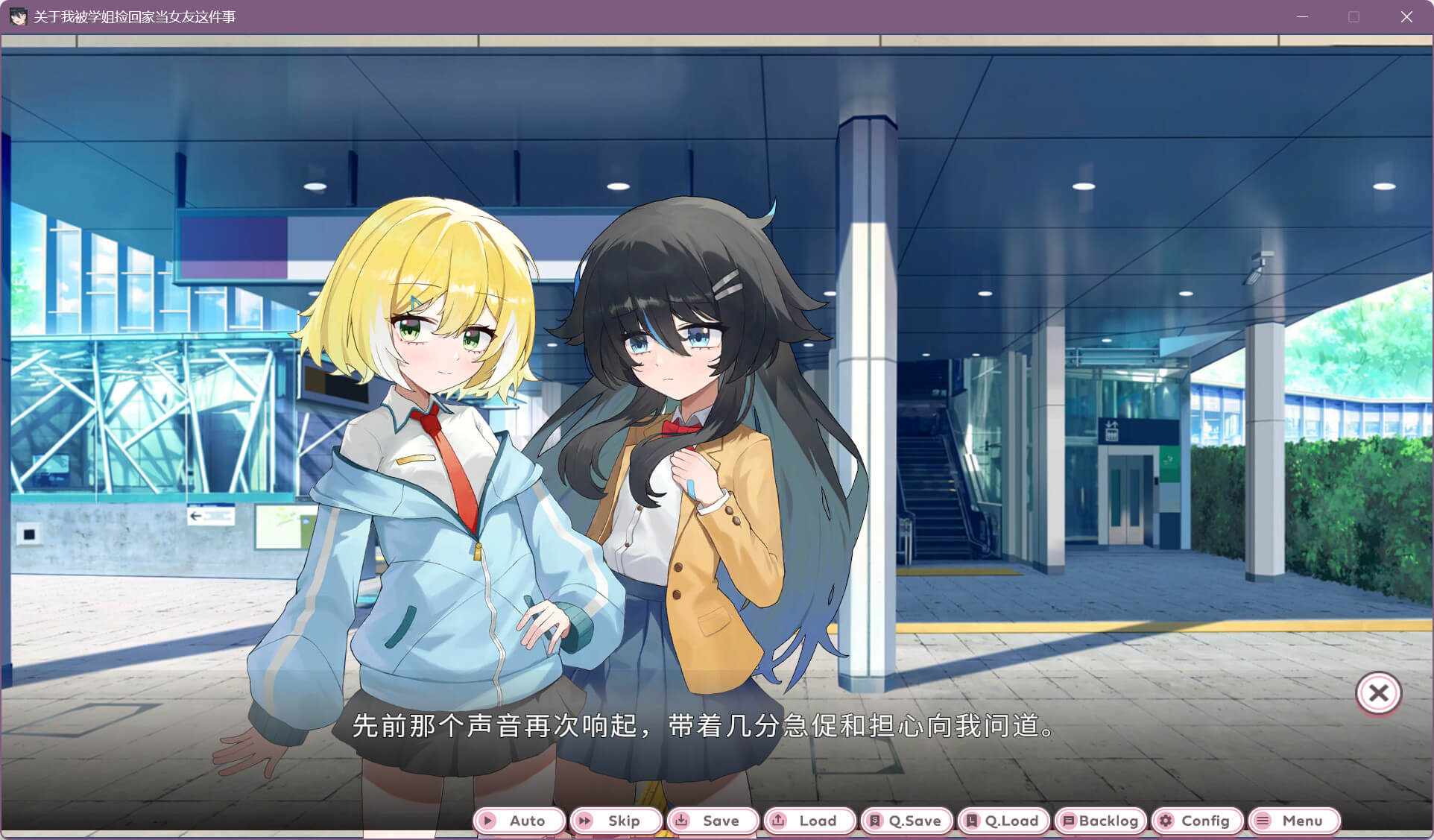
Task: Open the Save screen
Action: pyautogui.click(x=713, y=821)
